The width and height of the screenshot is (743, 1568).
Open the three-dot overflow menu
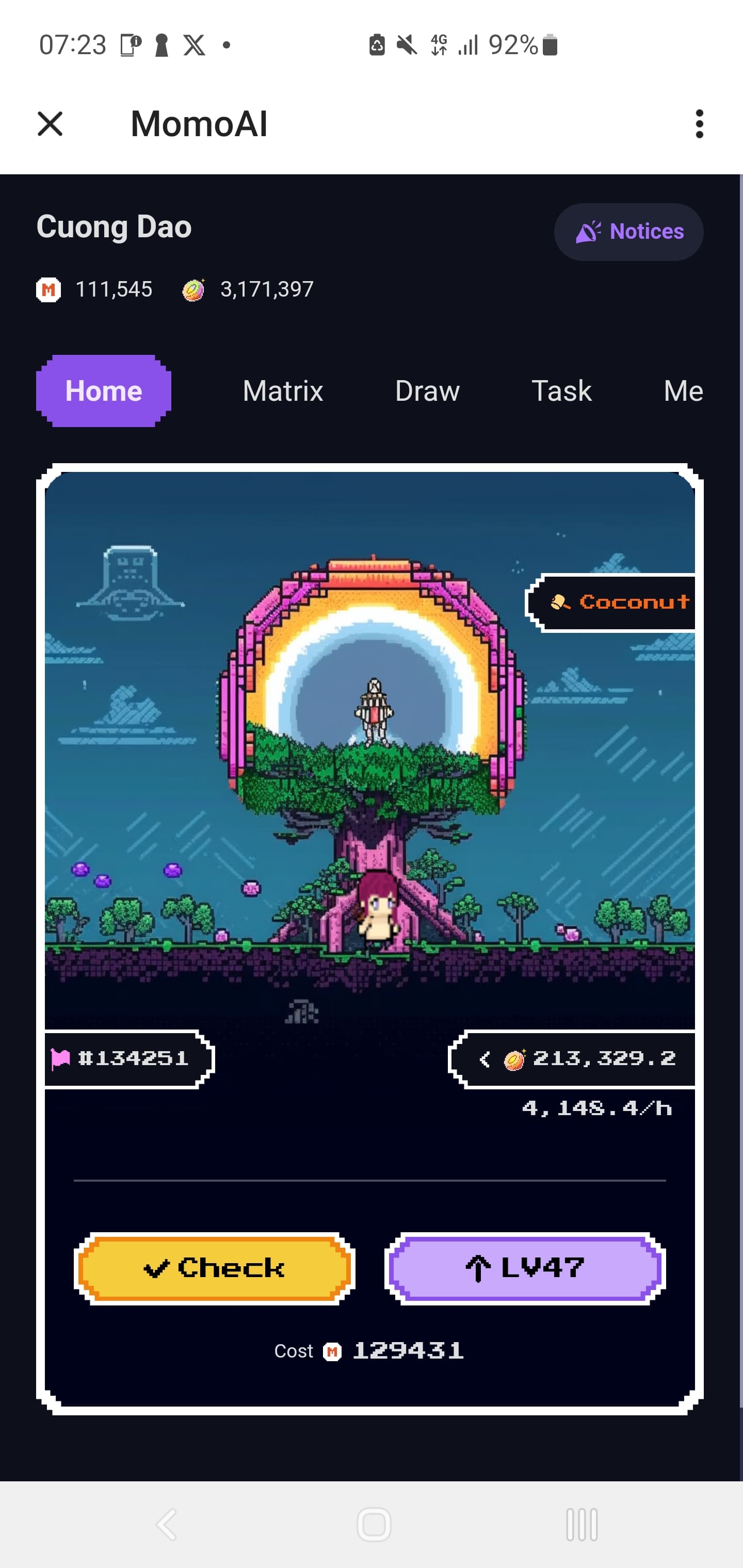pos(699,124)
